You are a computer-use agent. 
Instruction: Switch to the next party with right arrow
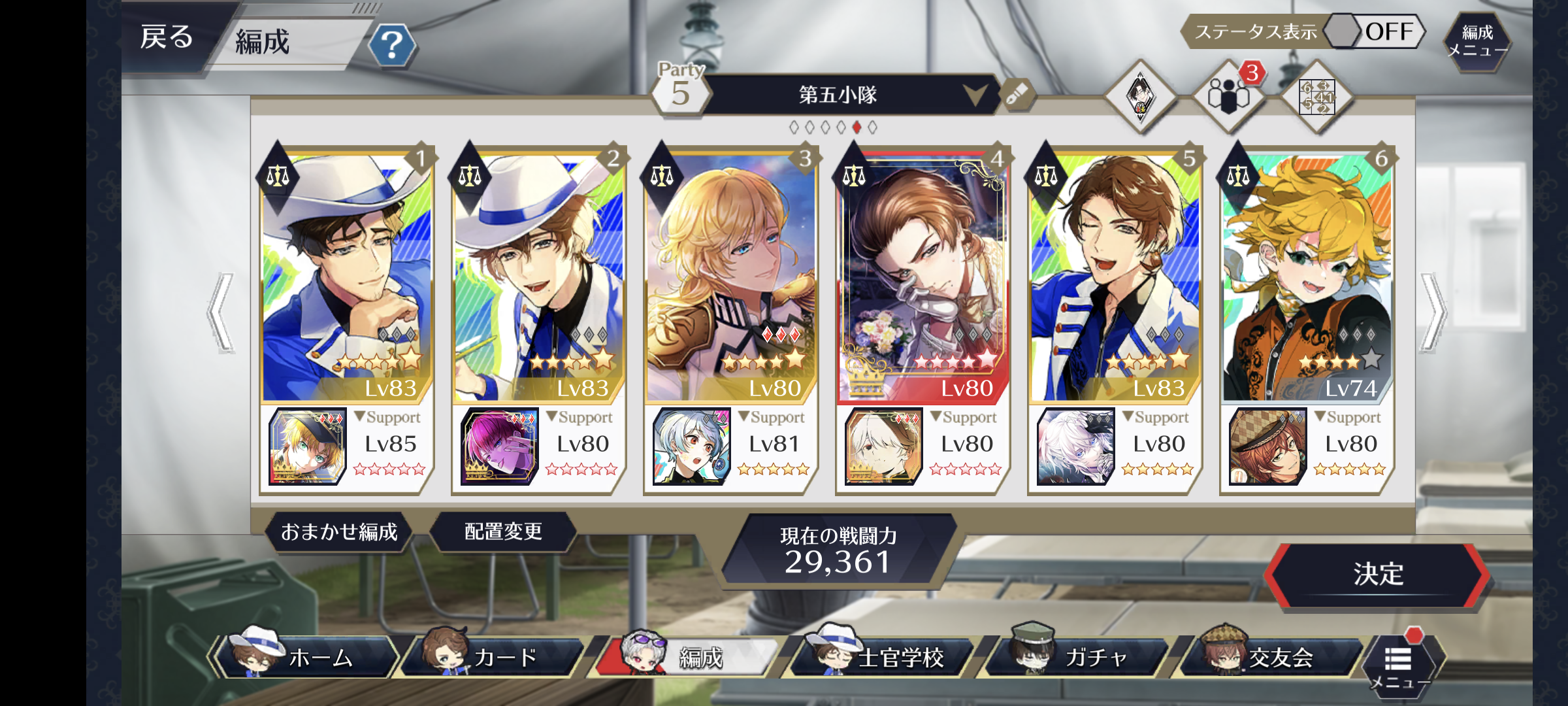click(1433, 312)
